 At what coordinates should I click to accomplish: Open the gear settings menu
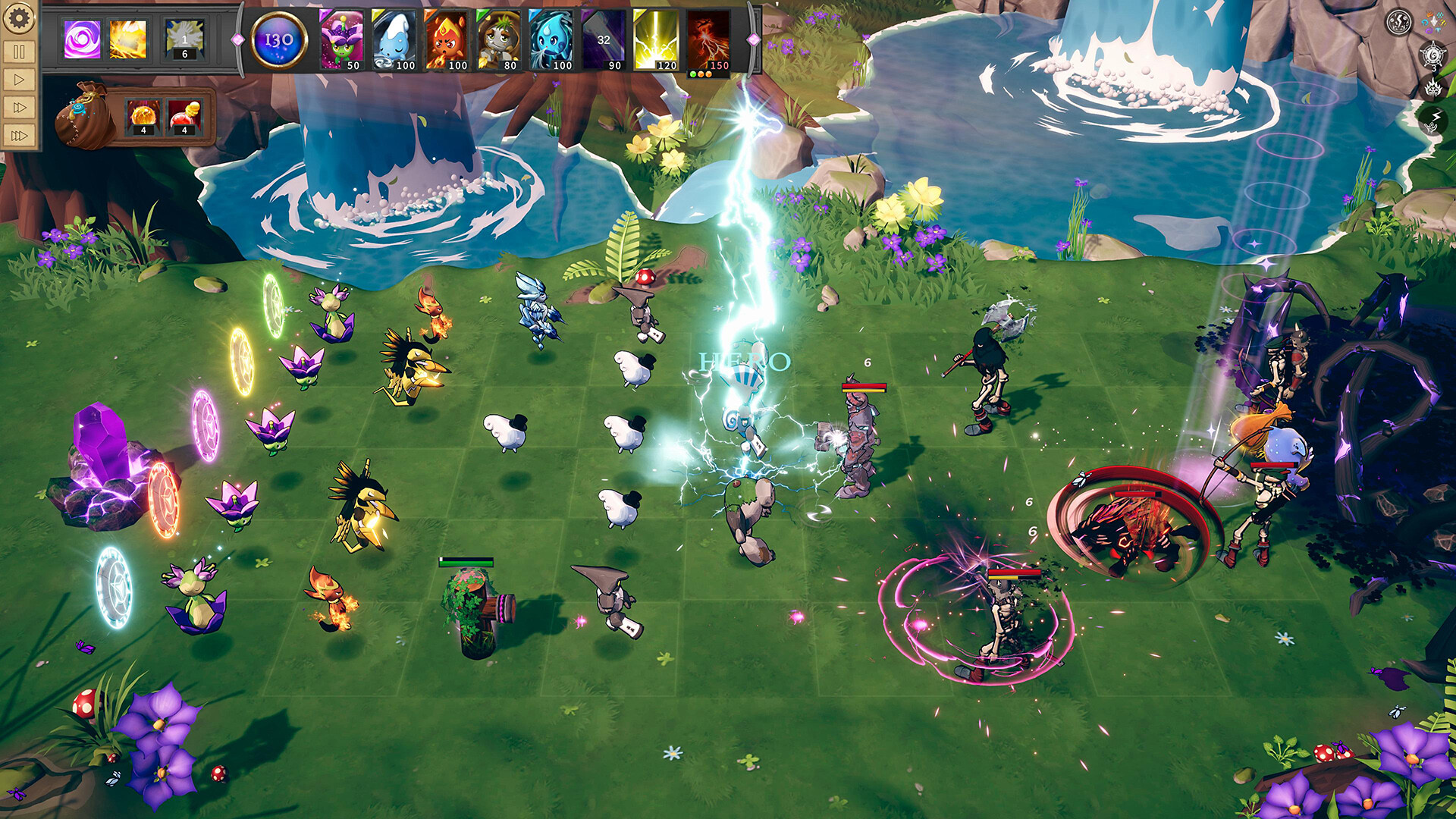pos(19,18)
